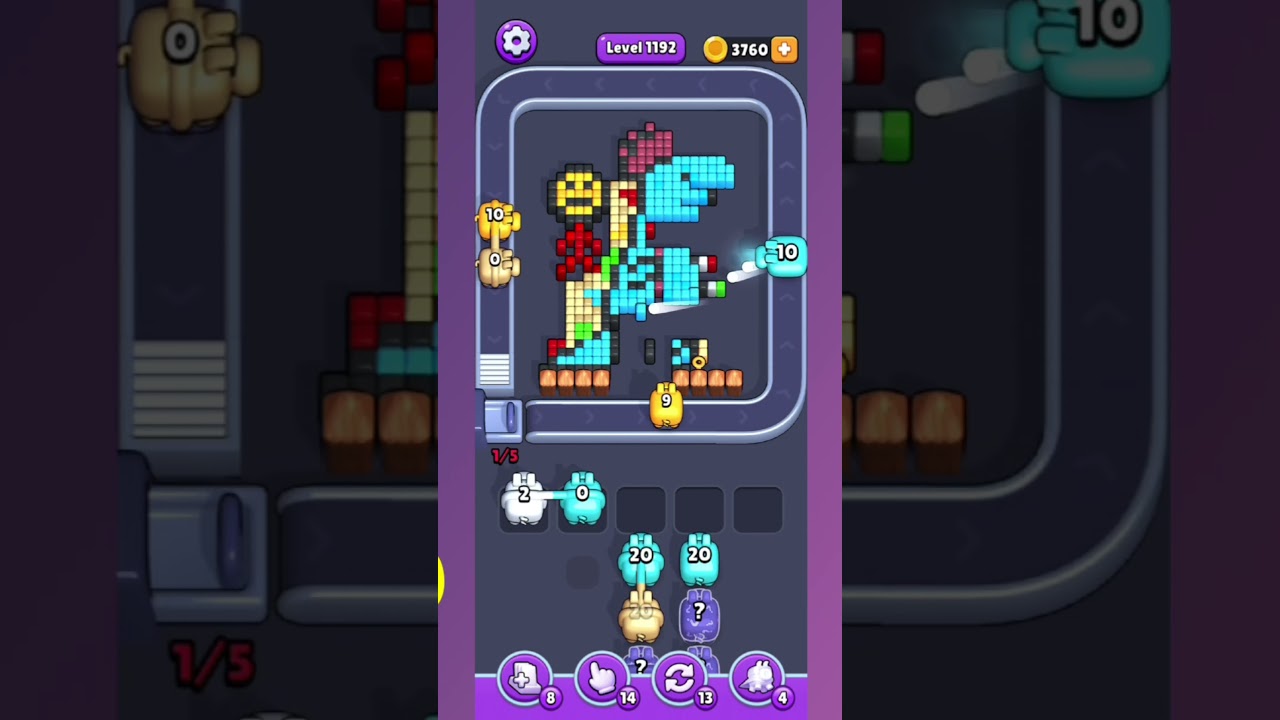Tap the mystery plug marked with a question mark
Viewport: 1280px width, 720px height.
coord(698,614)
